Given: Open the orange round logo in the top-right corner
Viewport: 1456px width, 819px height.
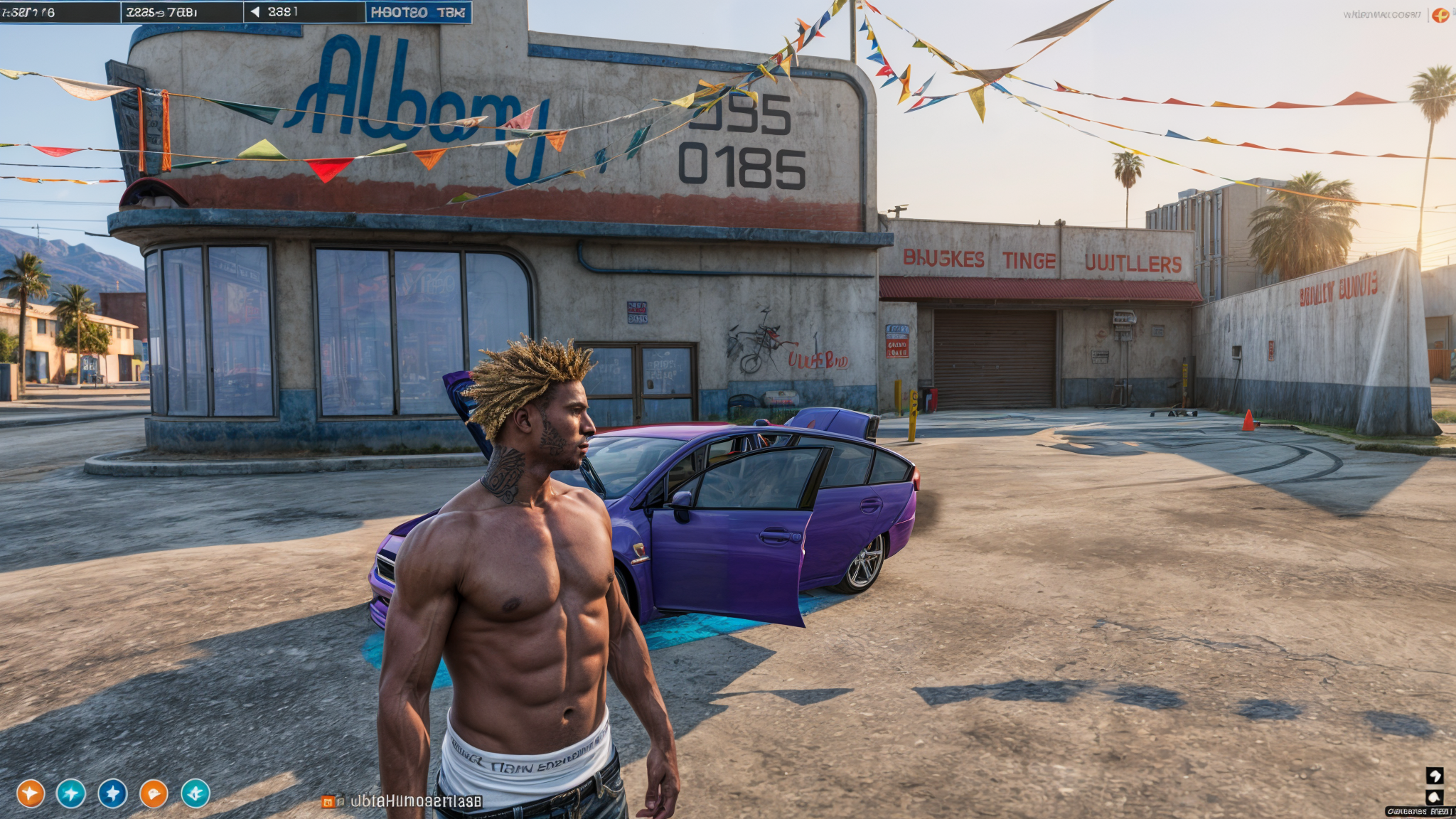Looking at the screenshot, I should [x=1440, y=15].
